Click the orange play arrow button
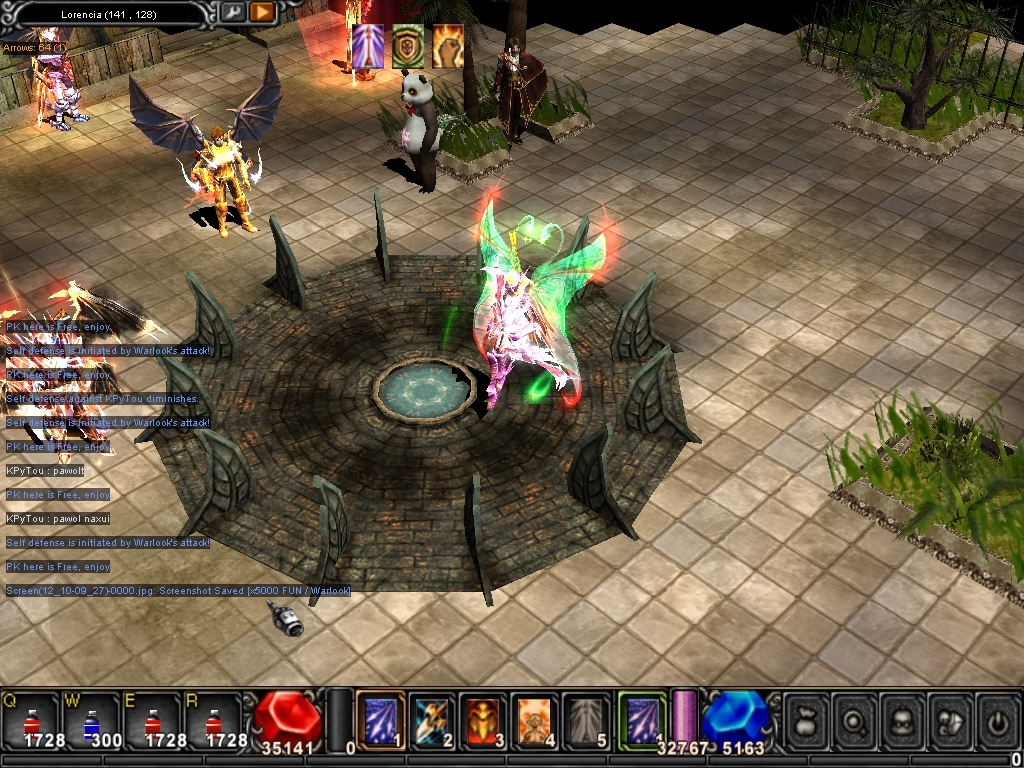Image resolution: width=1024 pixels, height=768 pixels. pos(261,12)
